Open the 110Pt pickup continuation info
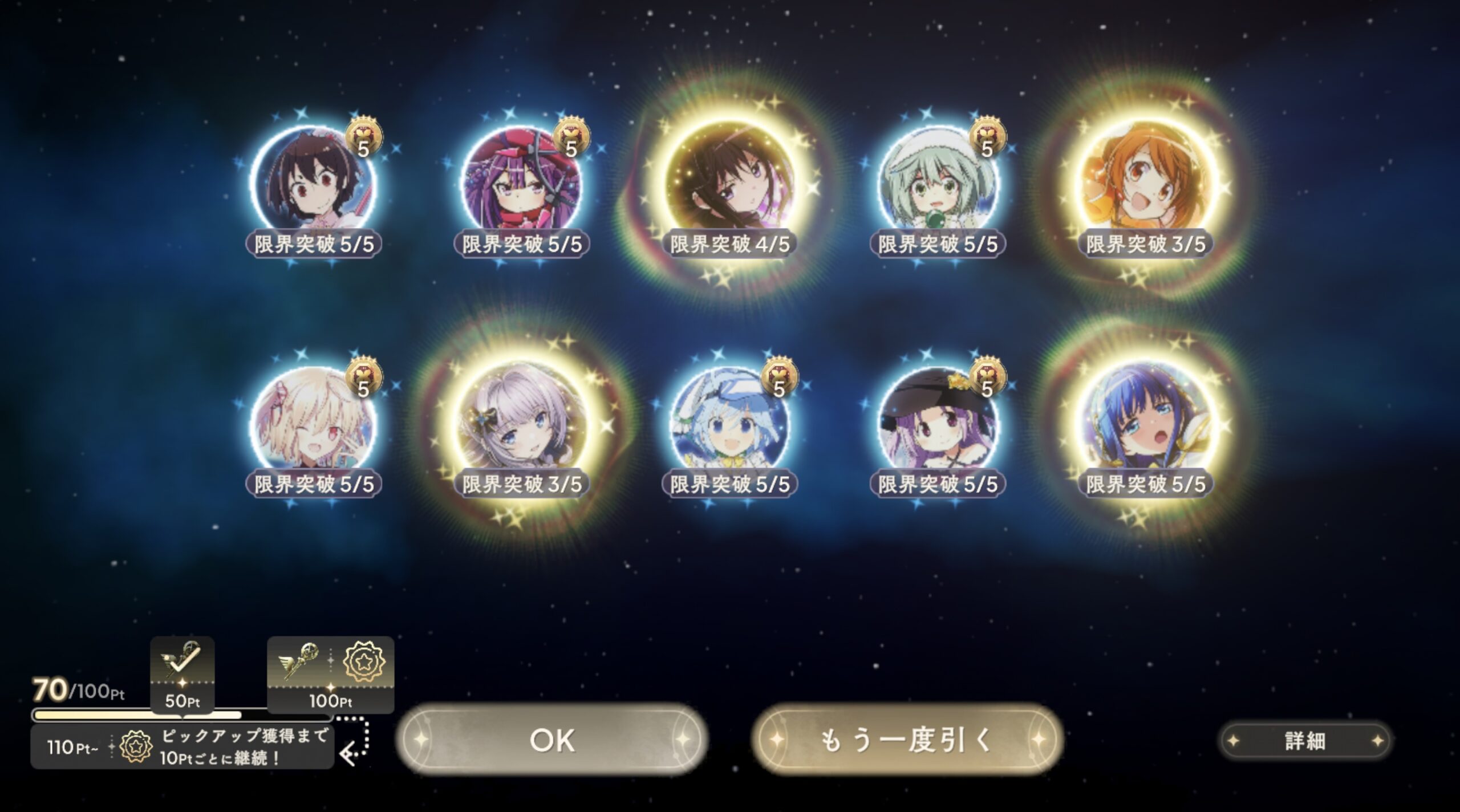This screenshot has height=812, width=1460. [182, 747]
